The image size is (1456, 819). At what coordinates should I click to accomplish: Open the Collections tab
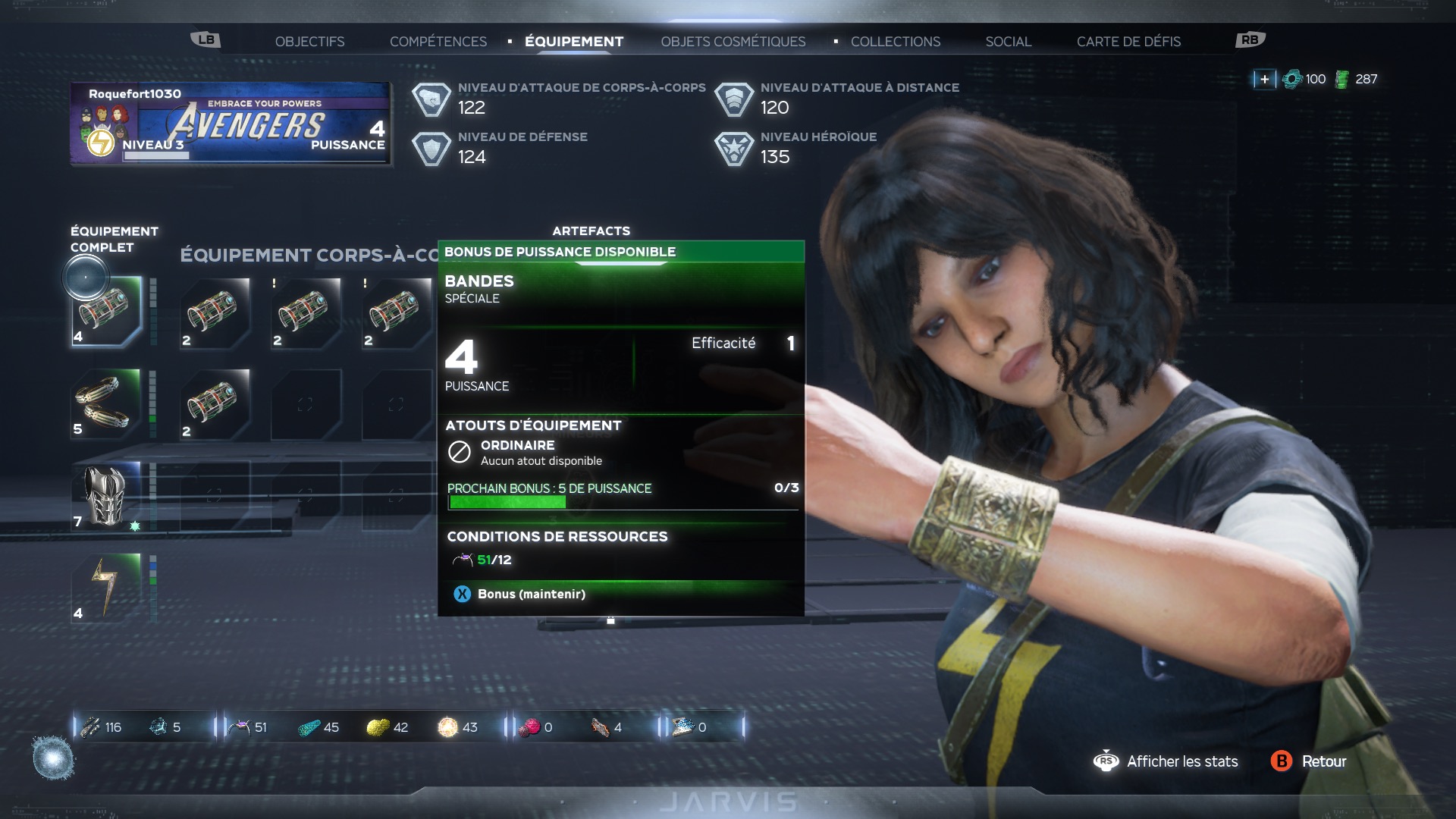[x=895, y=42]
